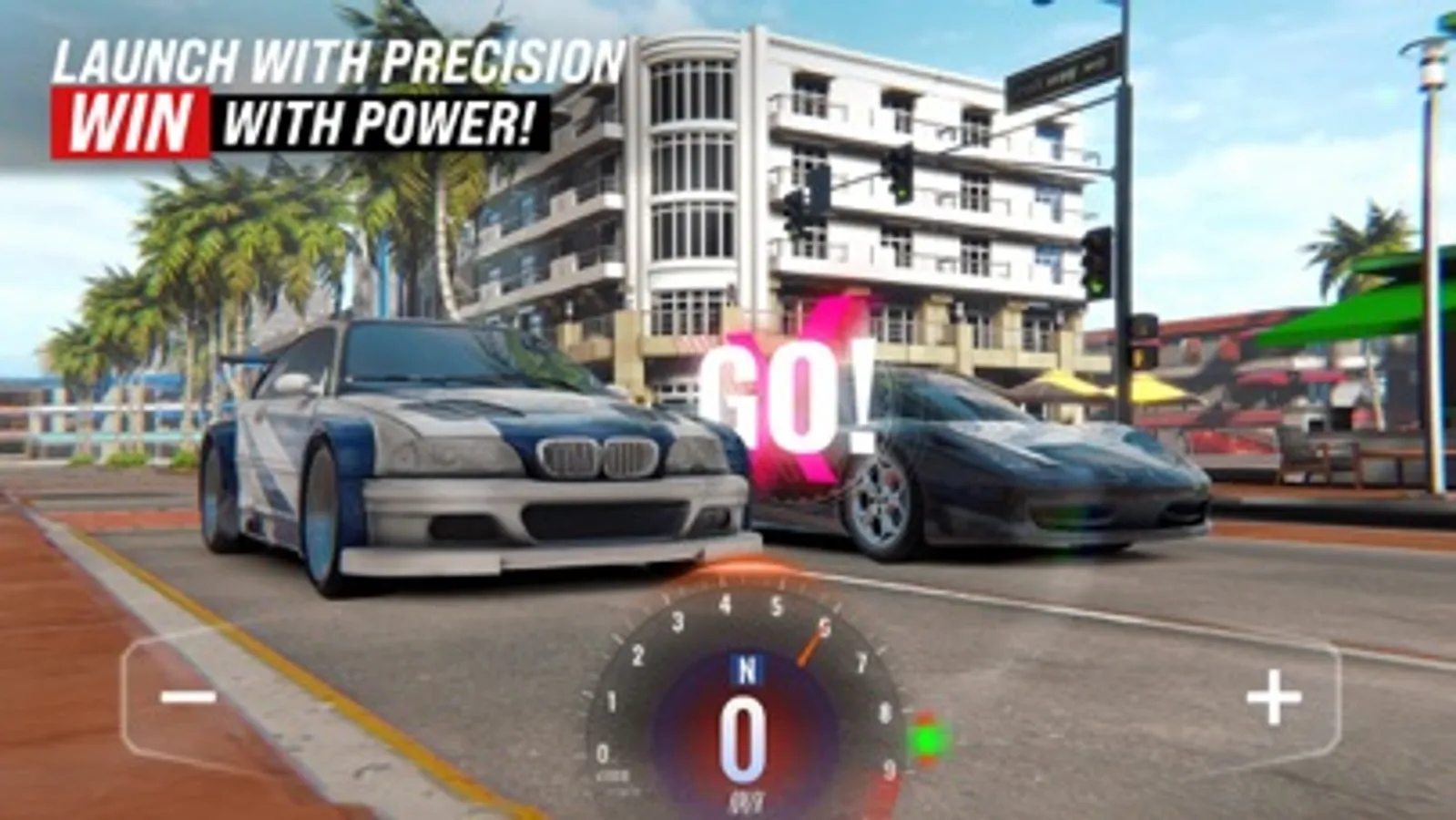Tap the 0 mark at the gauge start

[x=603, y=752]
